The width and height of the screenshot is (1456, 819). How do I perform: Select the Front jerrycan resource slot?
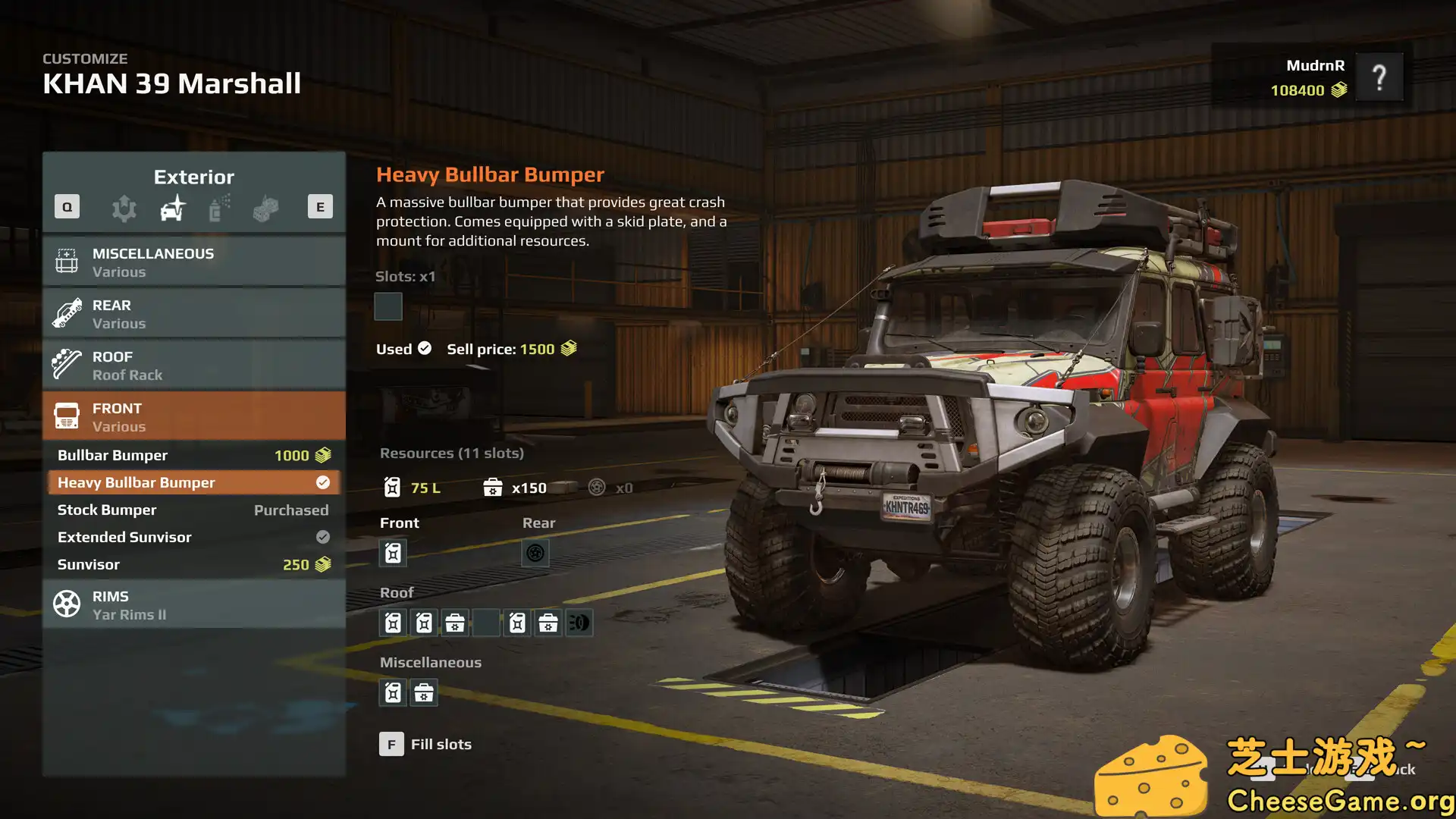pyautogui.click(x=393, y=553)
